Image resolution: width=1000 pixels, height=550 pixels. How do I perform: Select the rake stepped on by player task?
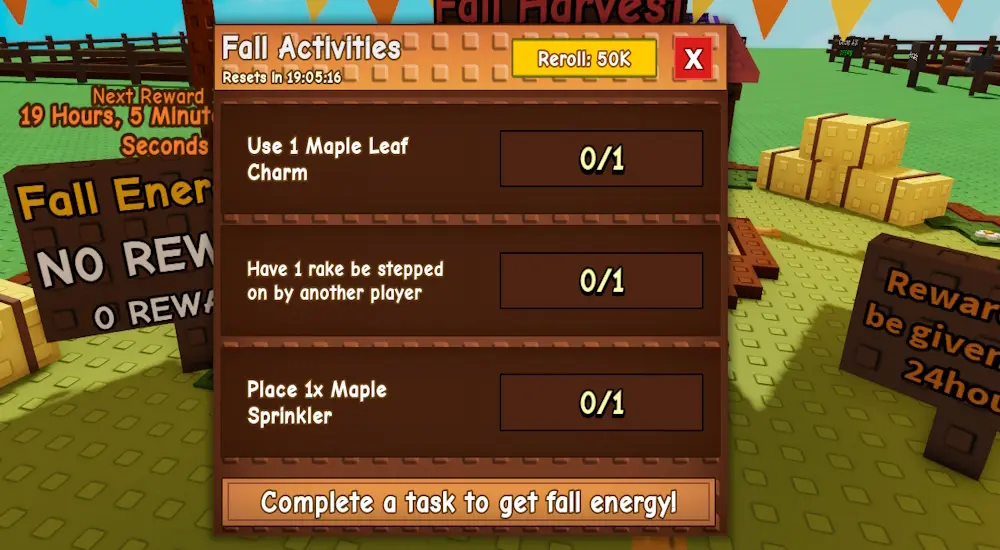coord(470,281)
